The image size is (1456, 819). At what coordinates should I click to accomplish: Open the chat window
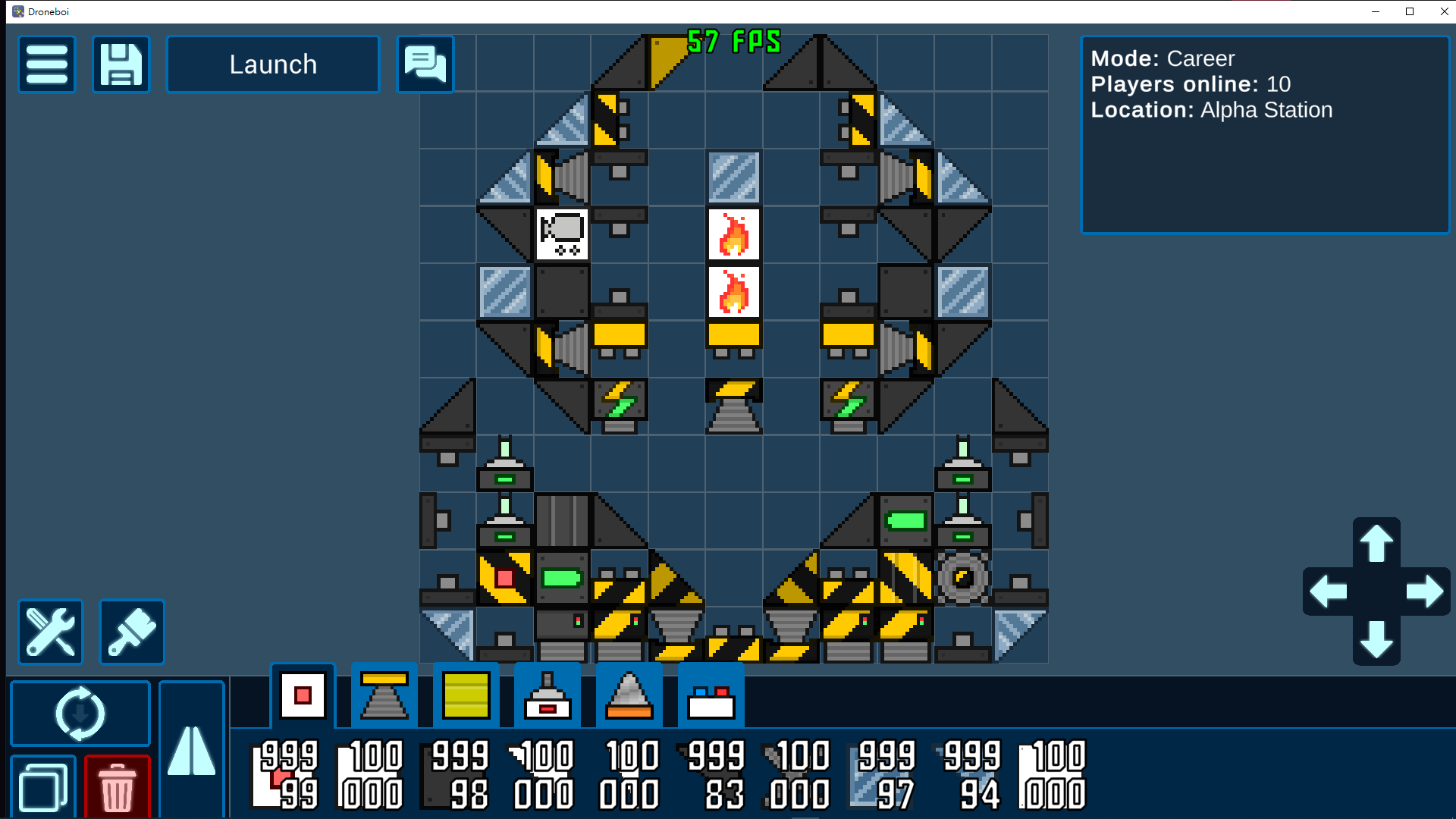[425, 64]
